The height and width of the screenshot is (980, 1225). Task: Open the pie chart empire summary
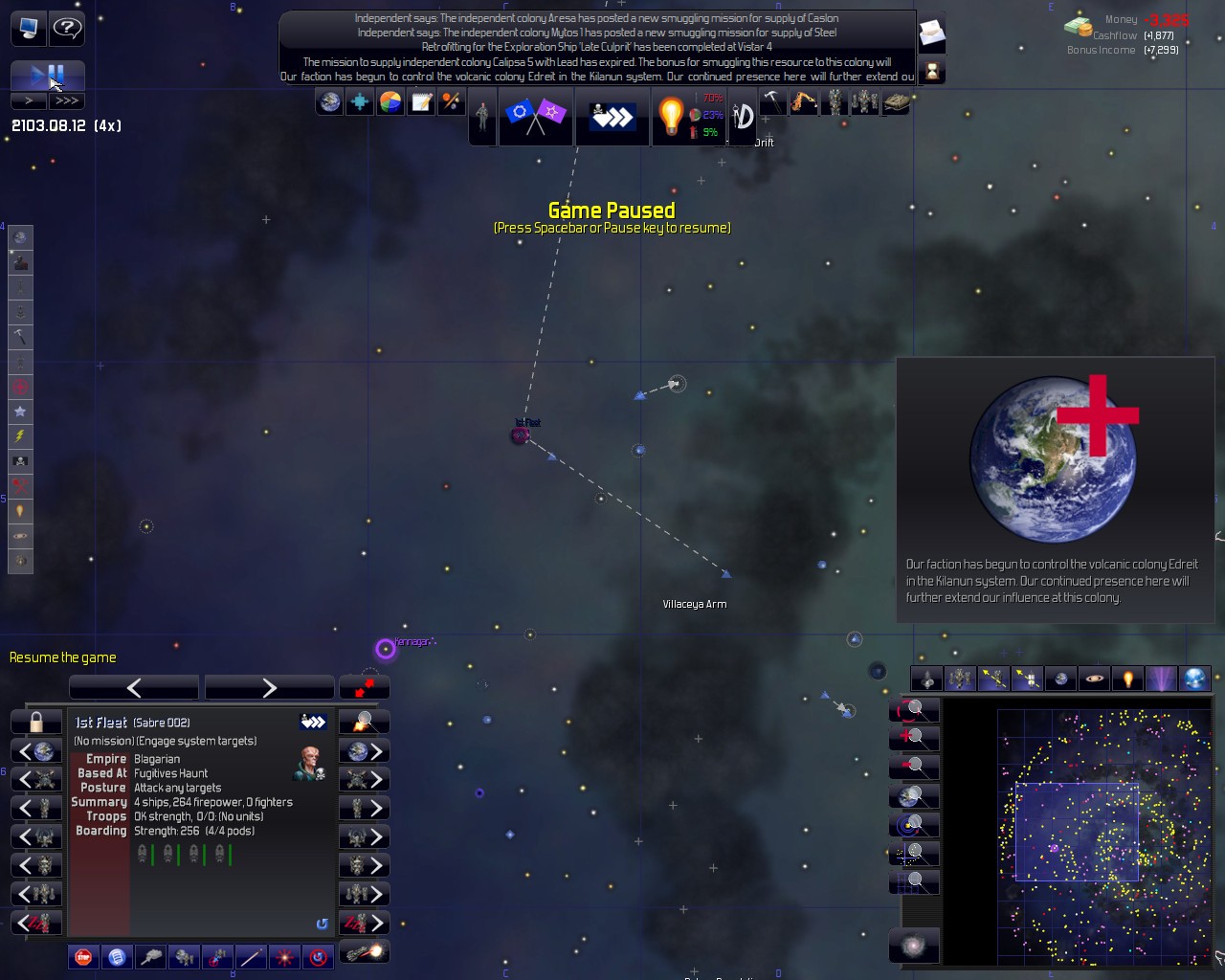[390, 101]
